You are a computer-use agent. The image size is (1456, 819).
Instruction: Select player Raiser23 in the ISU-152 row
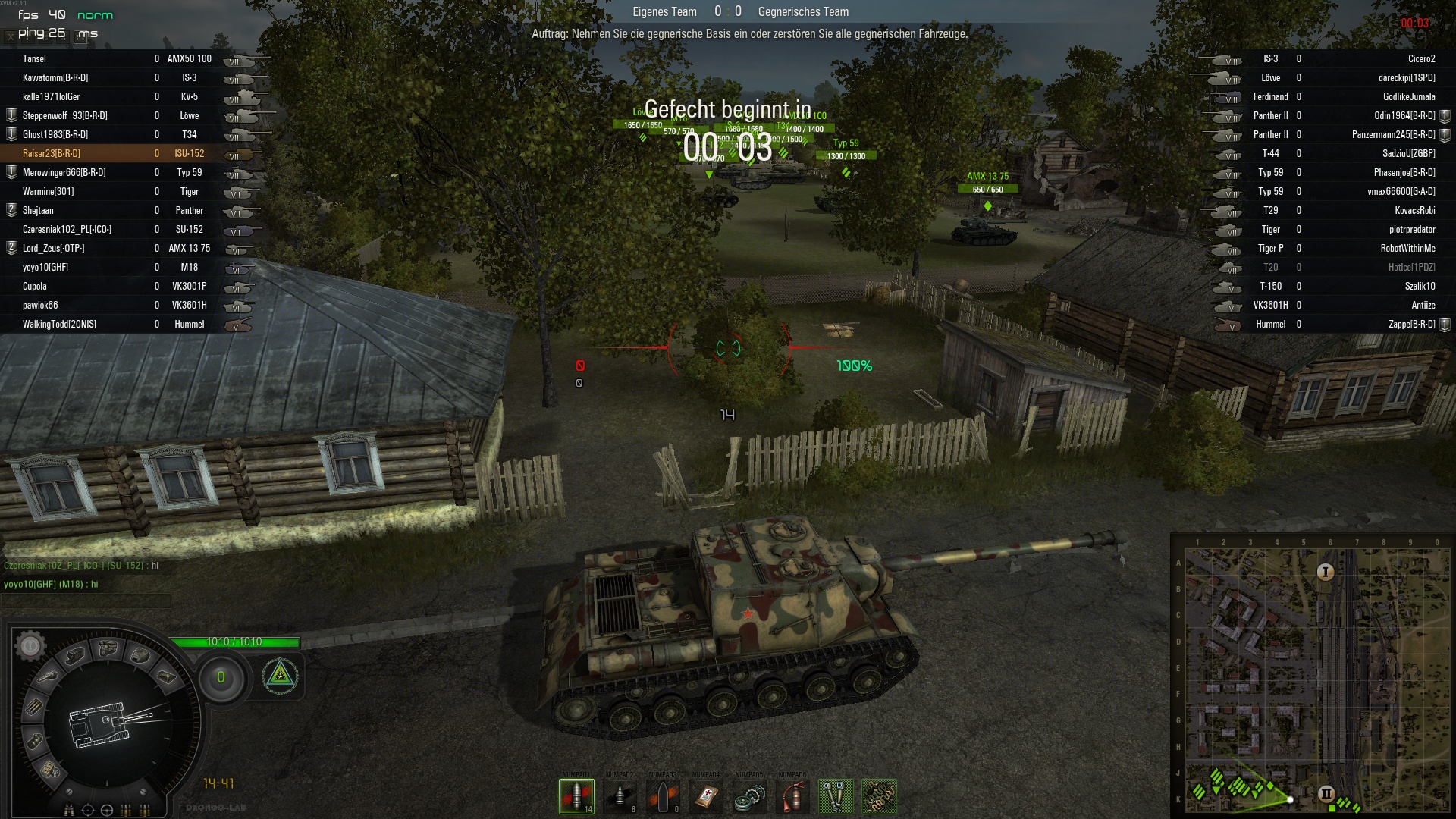click(52, 153)
